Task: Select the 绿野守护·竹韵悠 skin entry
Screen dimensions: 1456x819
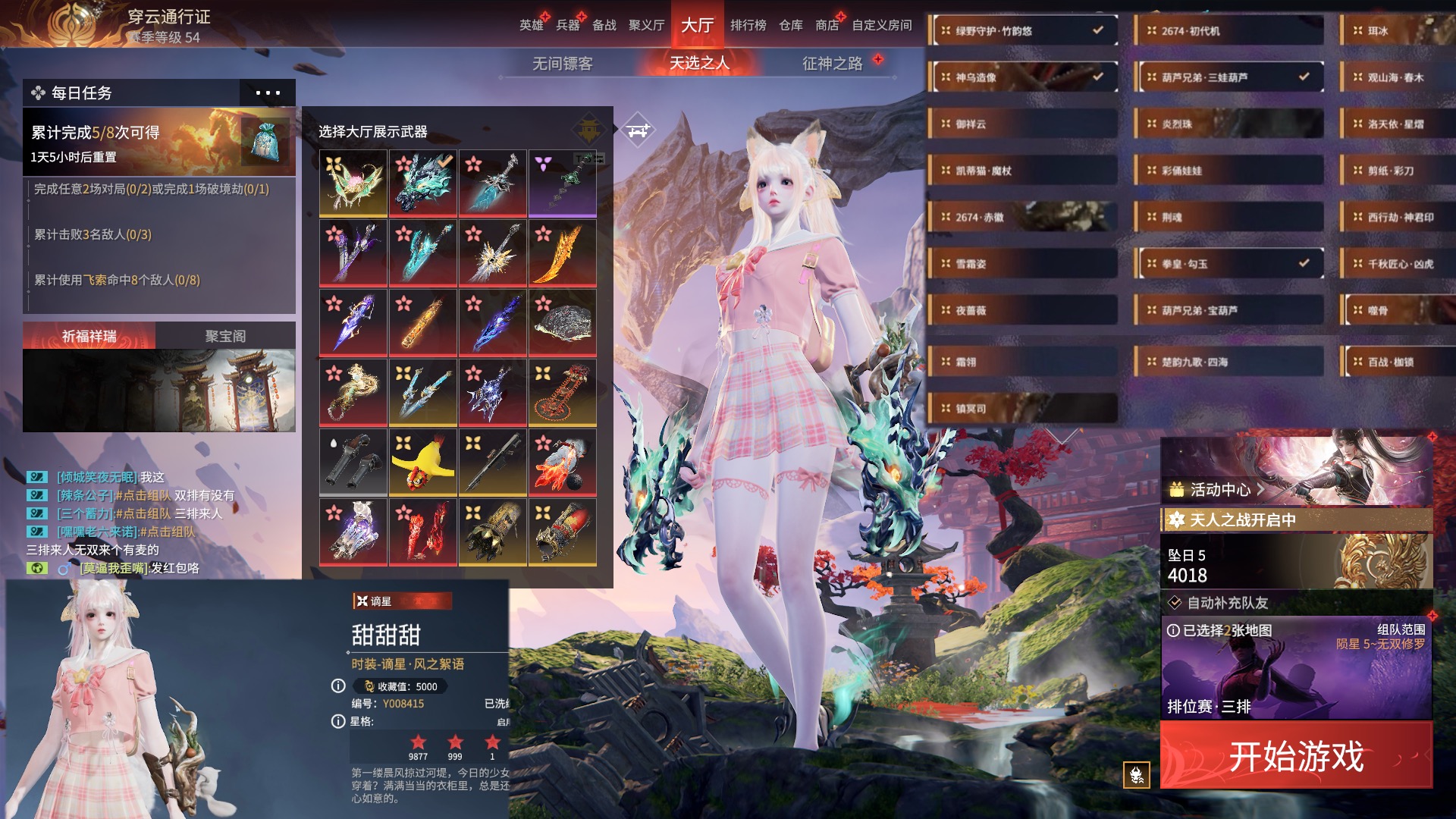Action: (x=1022, y=31)
